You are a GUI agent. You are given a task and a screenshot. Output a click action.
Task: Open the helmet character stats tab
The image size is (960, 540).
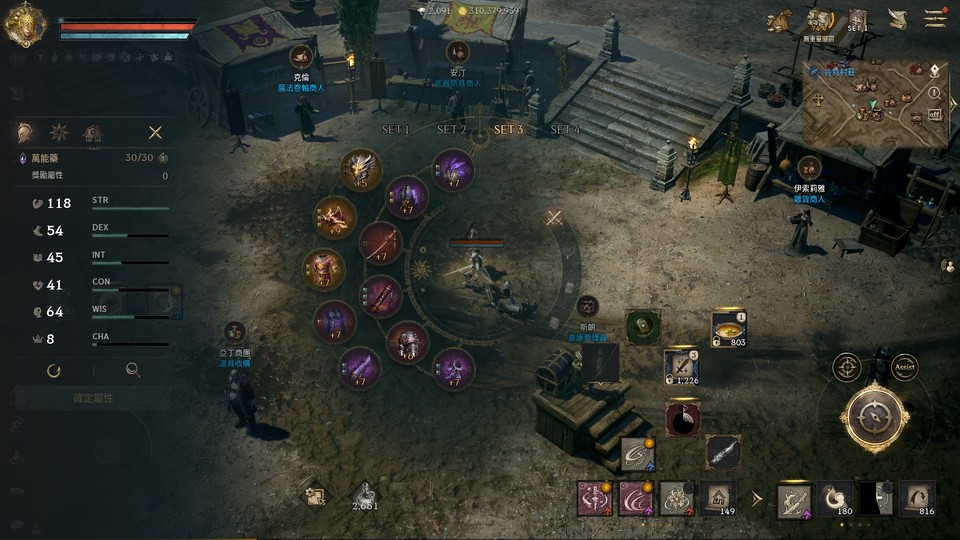pyautogui.click(x=24, y=132)
